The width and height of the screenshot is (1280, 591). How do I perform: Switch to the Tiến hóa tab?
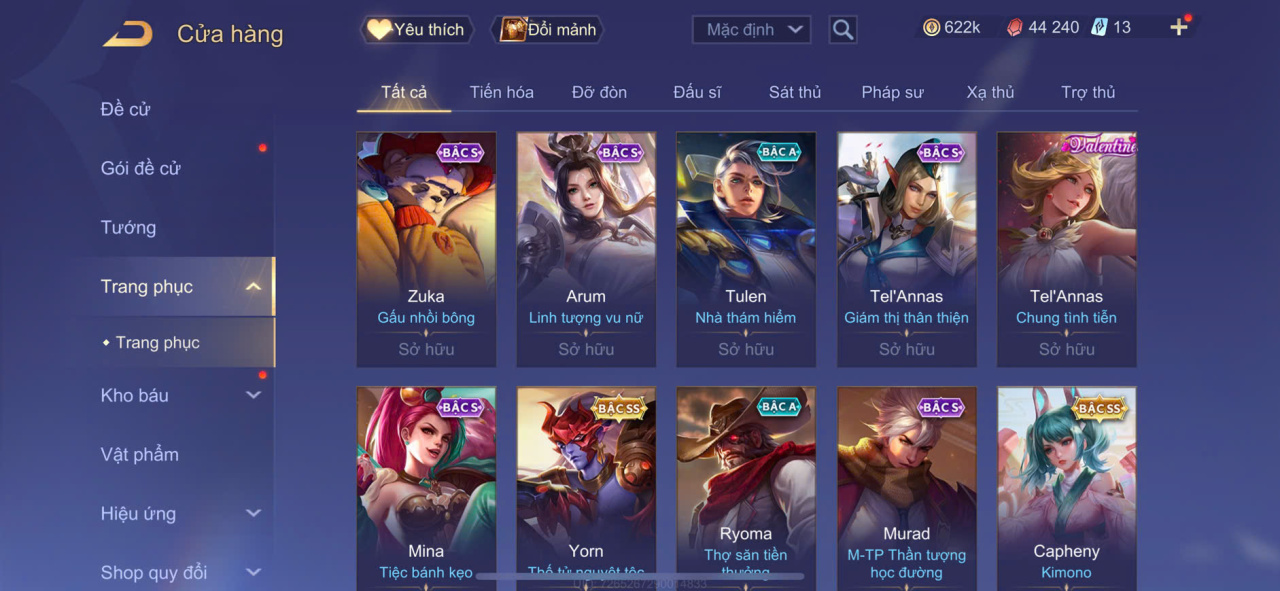tap(501, 92)
